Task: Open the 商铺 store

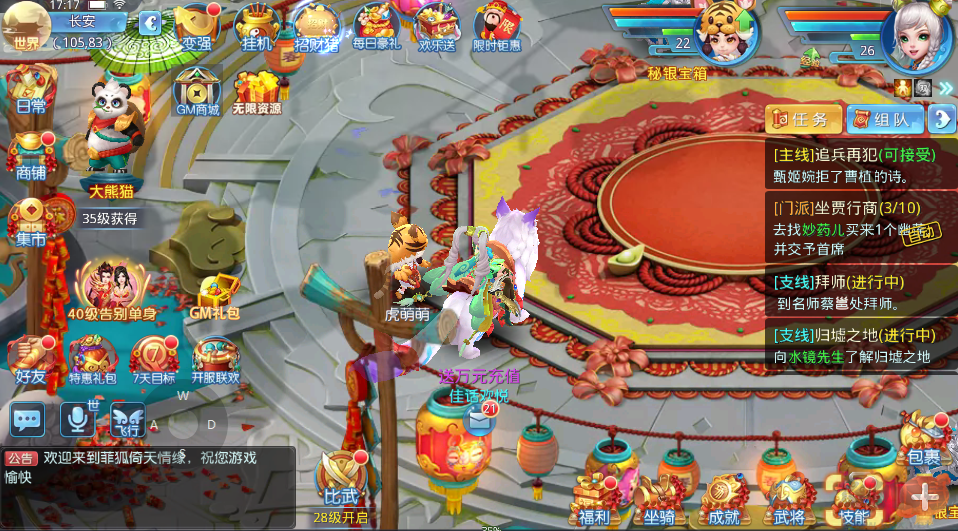Action: [31, 155]
